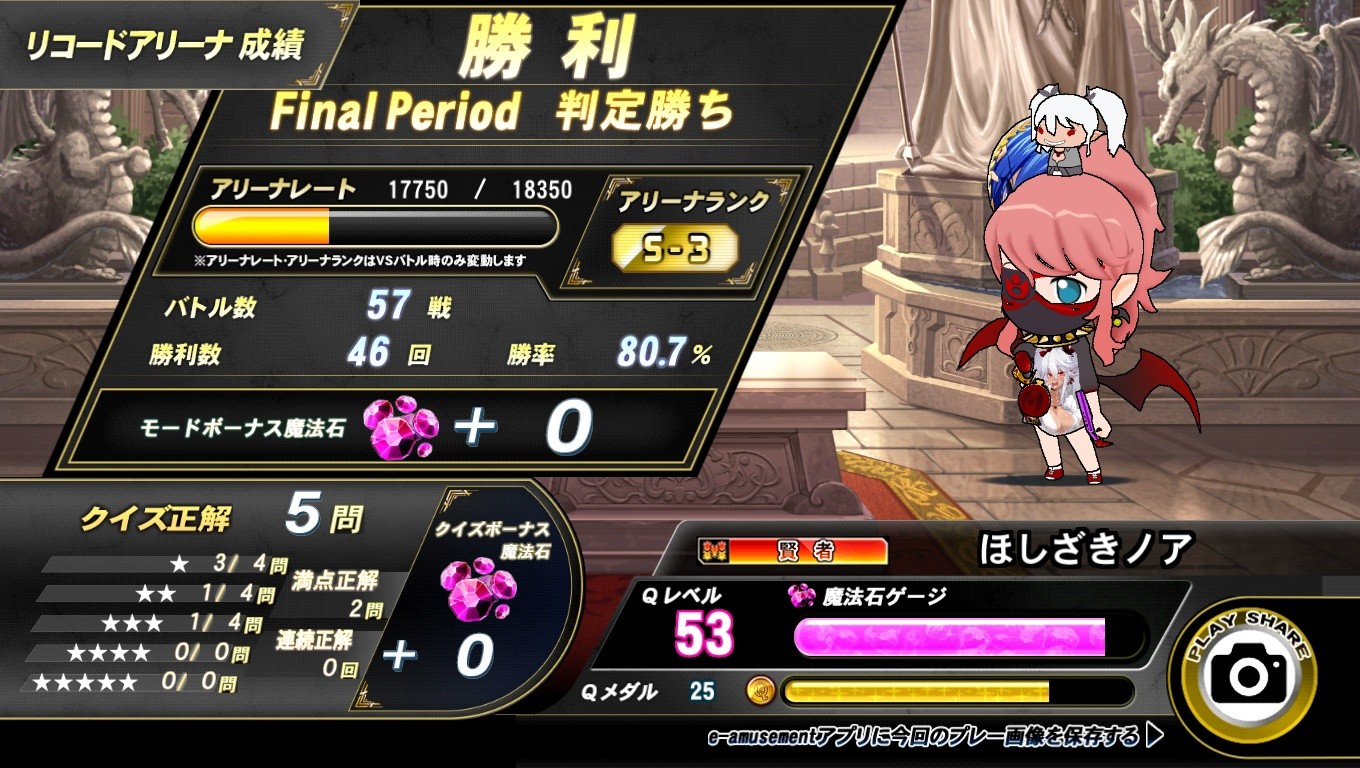Select the e-amusement app save play image prompt
The width and height of the screenshot is (1360, 768).
[x=935, y=738]
